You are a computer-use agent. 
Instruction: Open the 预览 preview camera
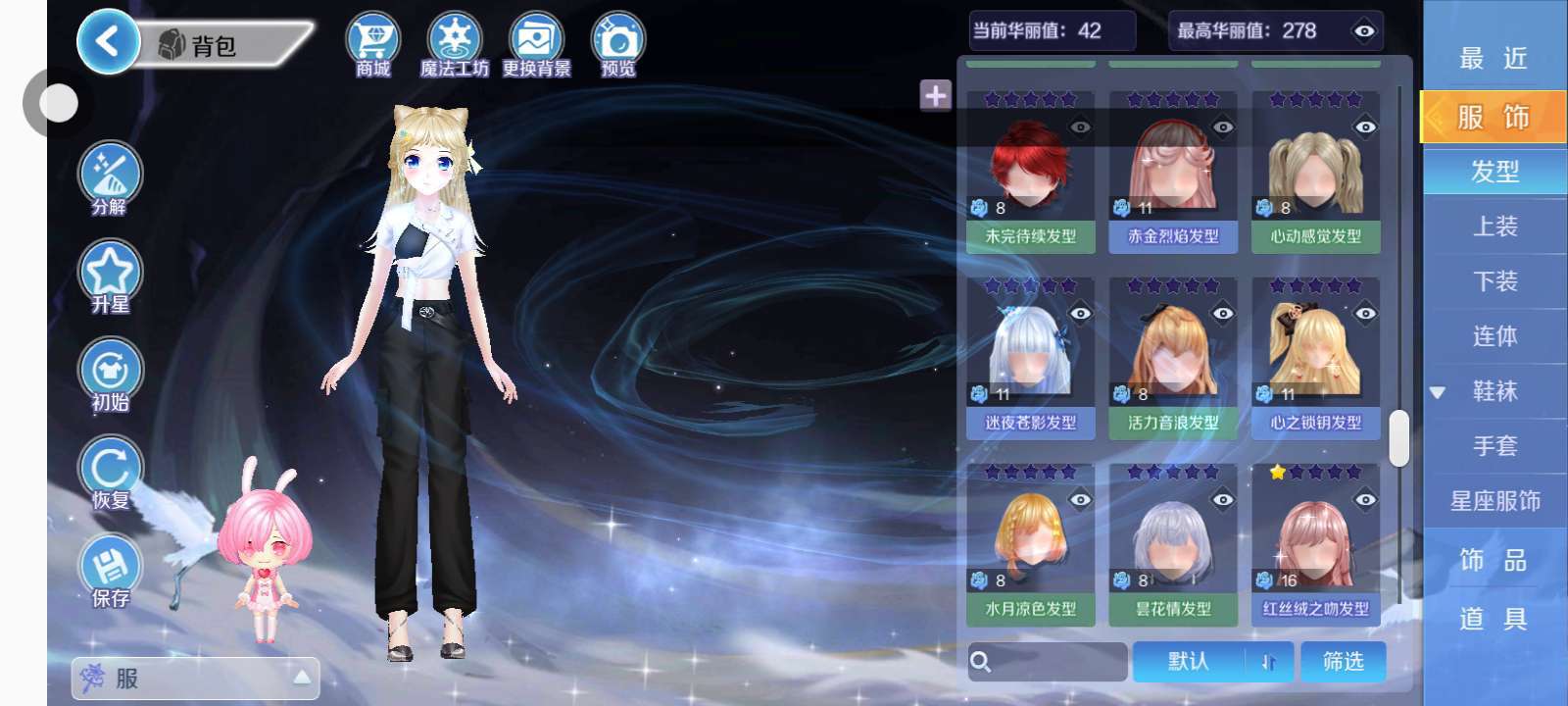point(617,43)
